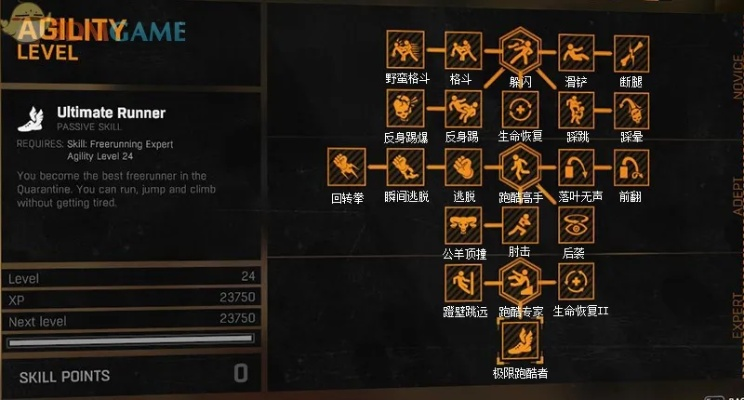Image resolution: width=744 pixels, height=400 pixels.
Task: Choose the 回转拳 skill icon
Action: 346,167
